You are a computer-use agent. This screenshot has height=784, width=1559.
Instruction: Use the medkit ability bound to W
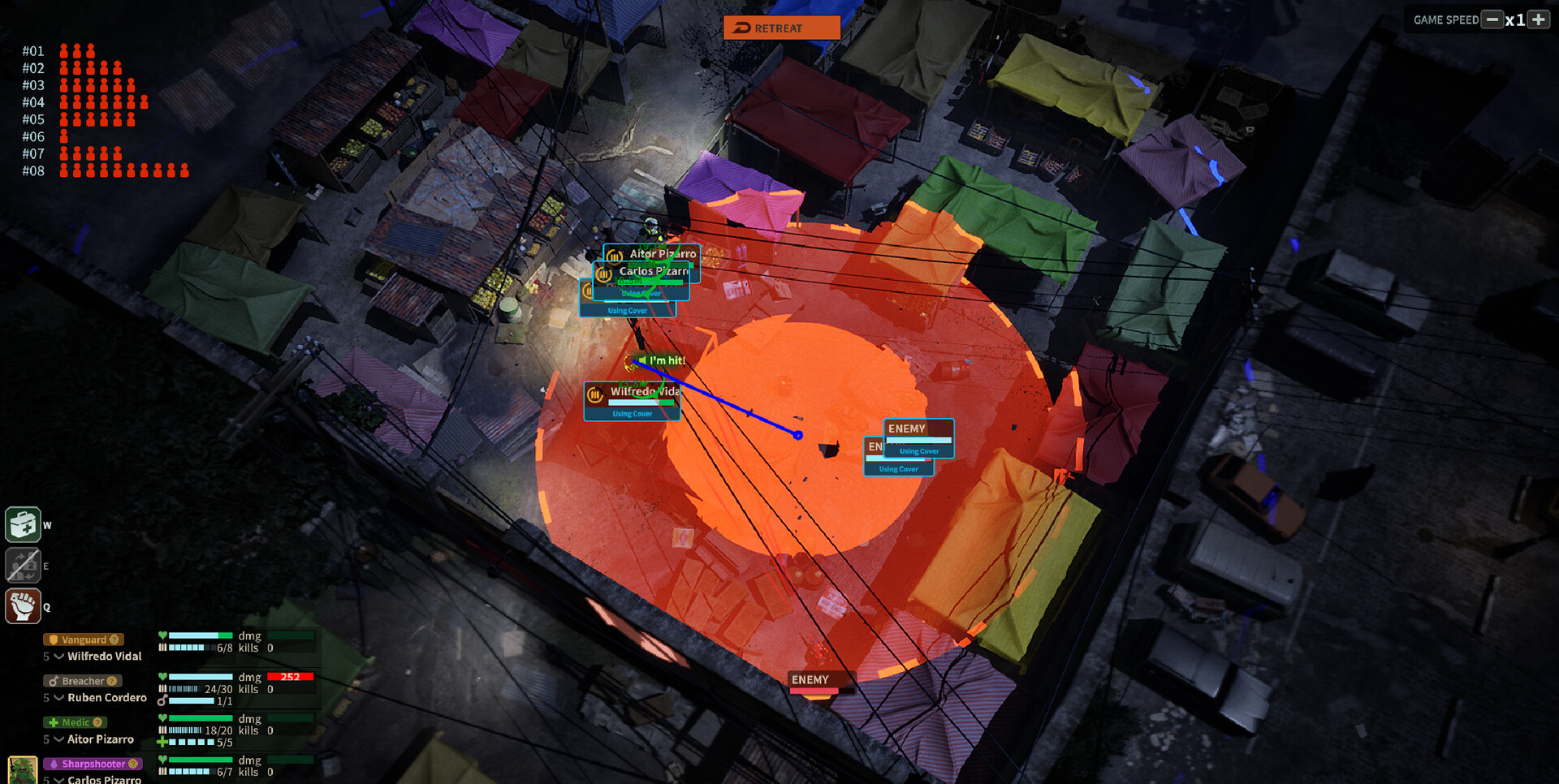click(x=23, y=524)
